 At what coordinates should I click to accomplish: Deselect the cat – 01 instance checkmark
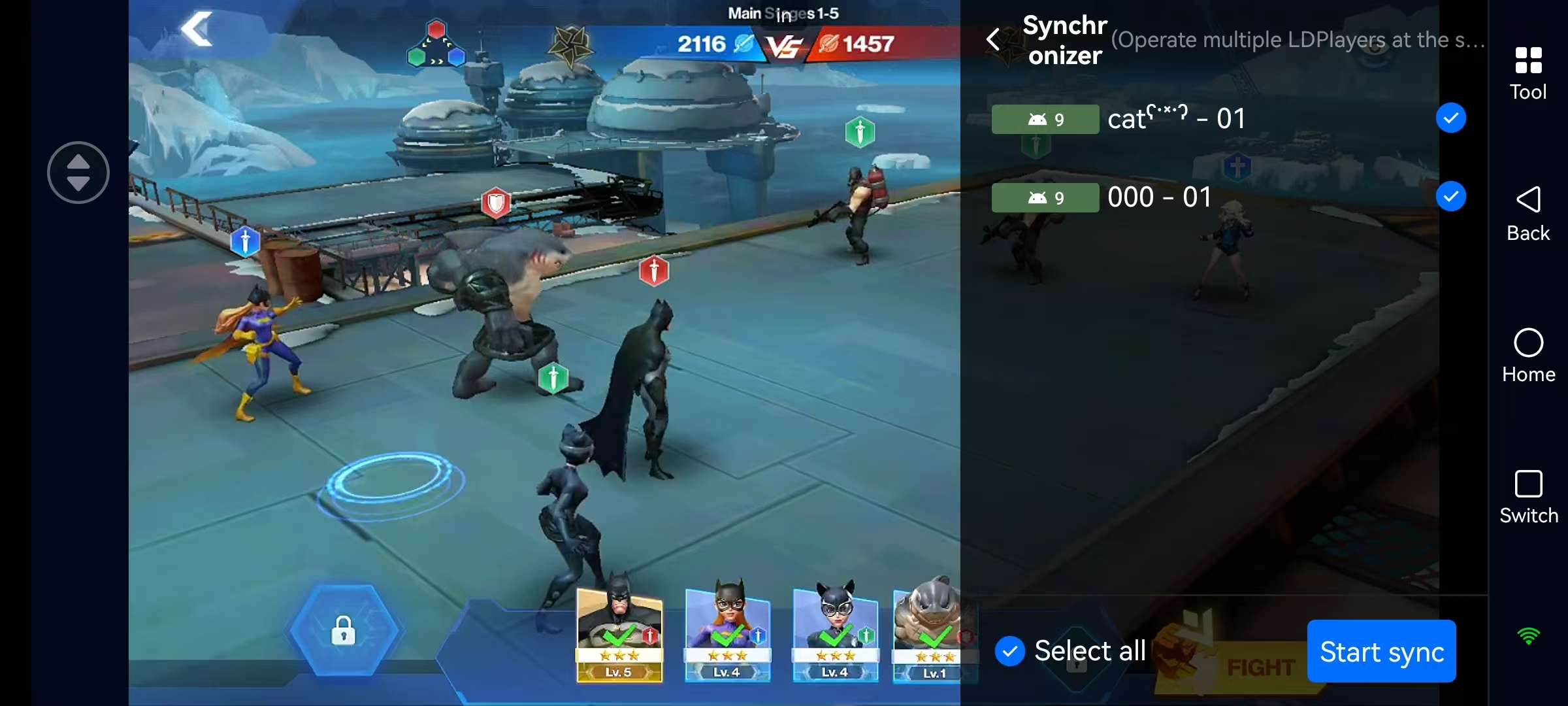click(x=1450, y=118)
